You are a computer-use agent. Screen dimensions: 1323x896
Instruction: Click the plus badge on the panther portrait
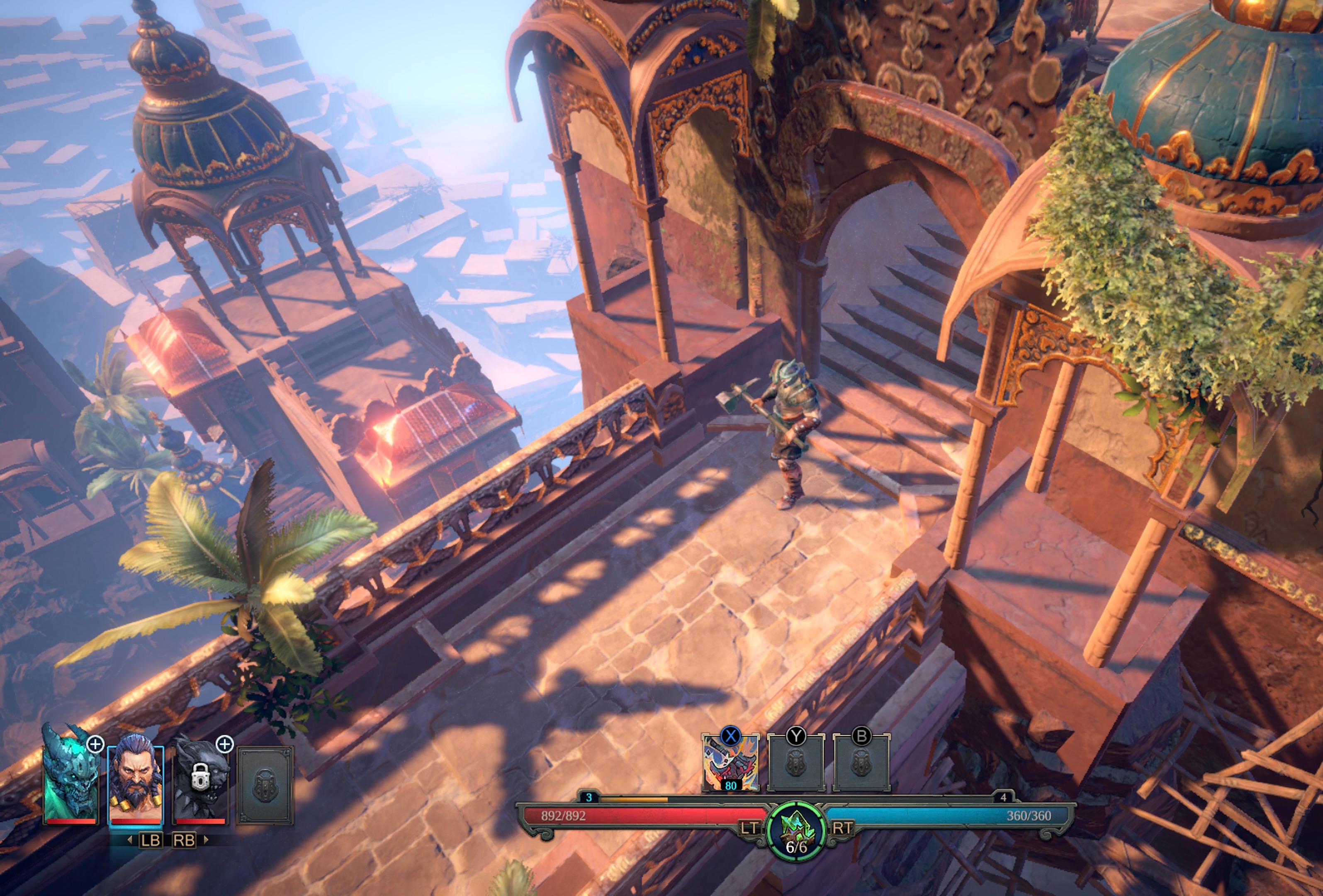(225, 743)
